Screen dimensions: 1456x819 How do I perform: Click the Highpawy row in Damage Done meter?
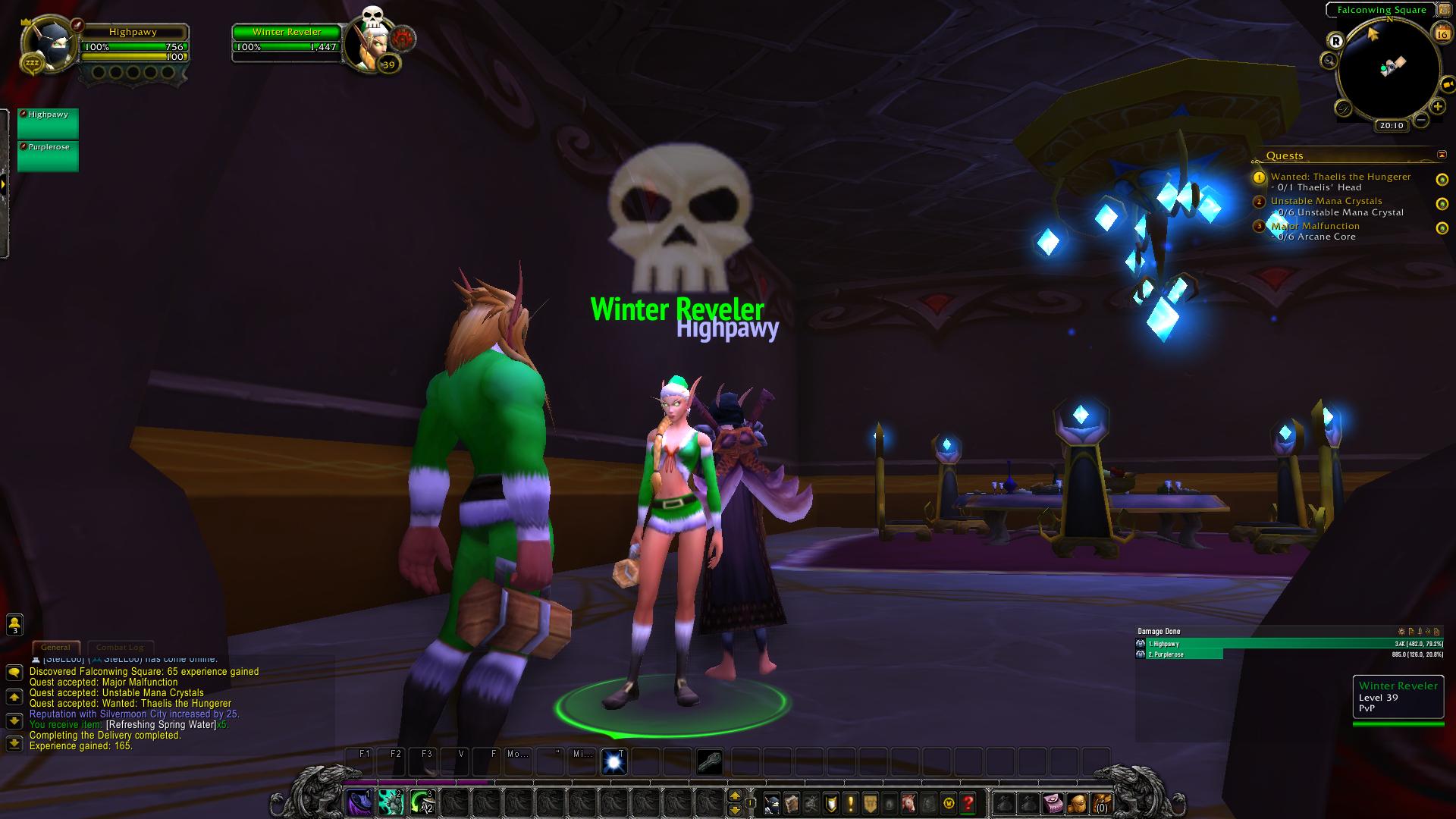[1289, 644]
